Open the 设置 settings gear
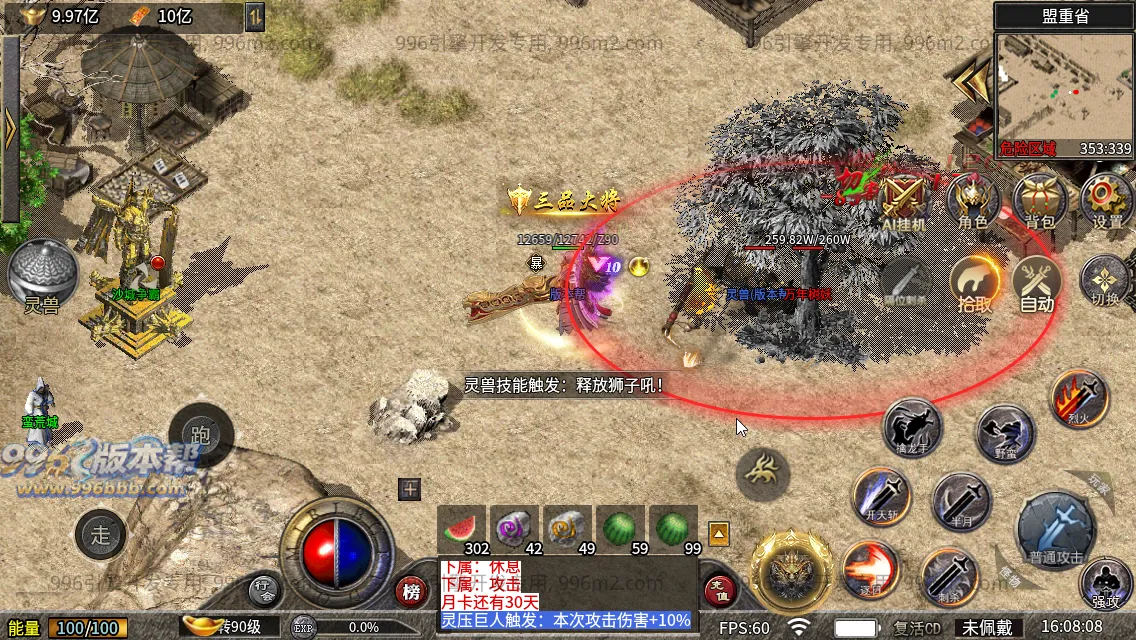Viewport: 1136px width, 640px height. [x=1106, y=200]
